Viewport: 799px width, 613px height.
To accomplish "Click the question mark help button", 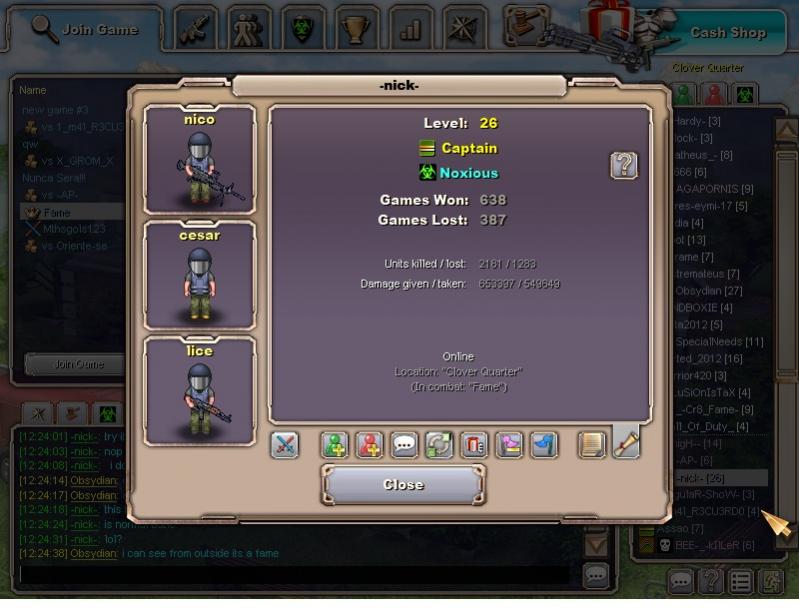I will pyautogui.click(x=624, y=165).
